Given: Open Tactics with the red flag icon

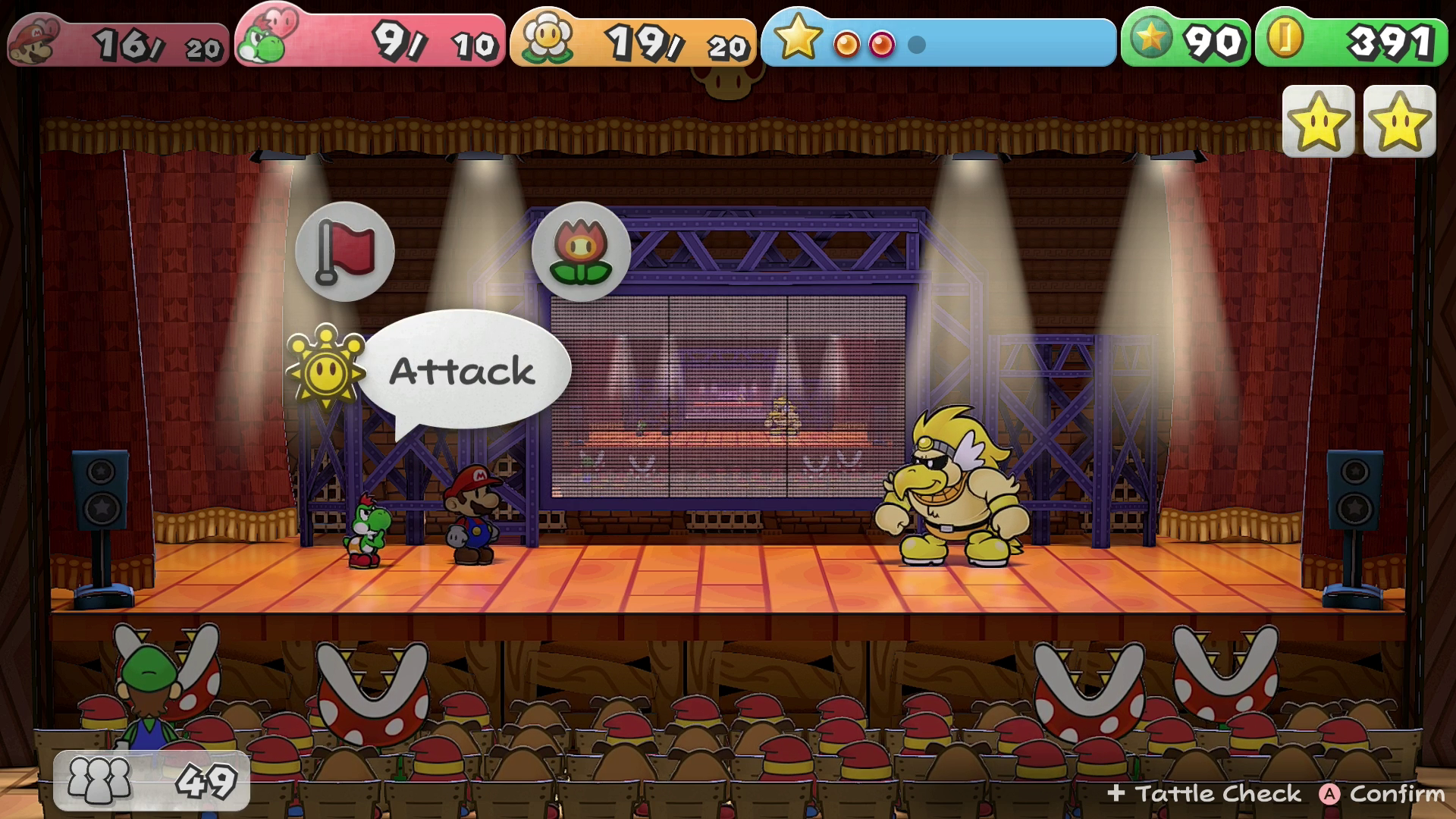Looking at the screenshot, I should 345,251.
